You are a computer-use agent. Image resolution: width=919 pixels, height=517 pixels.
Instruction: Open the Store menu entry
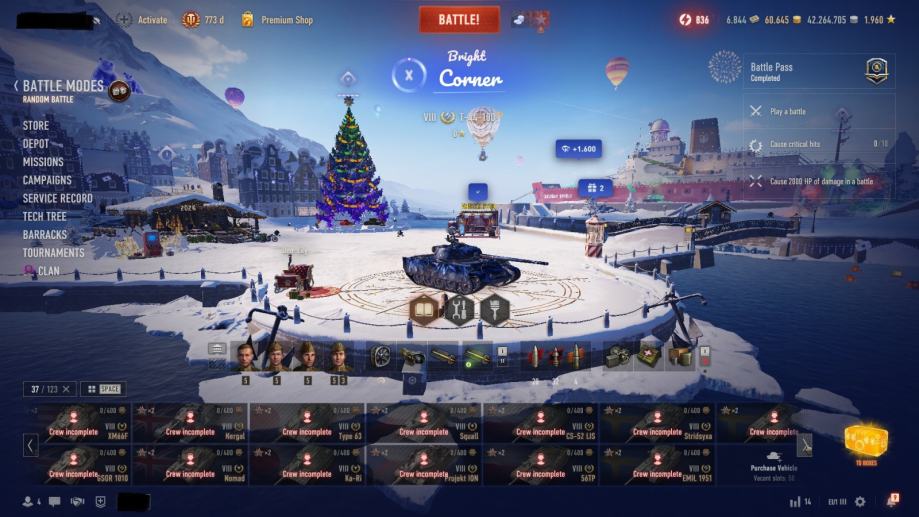(x=36, y=126)
